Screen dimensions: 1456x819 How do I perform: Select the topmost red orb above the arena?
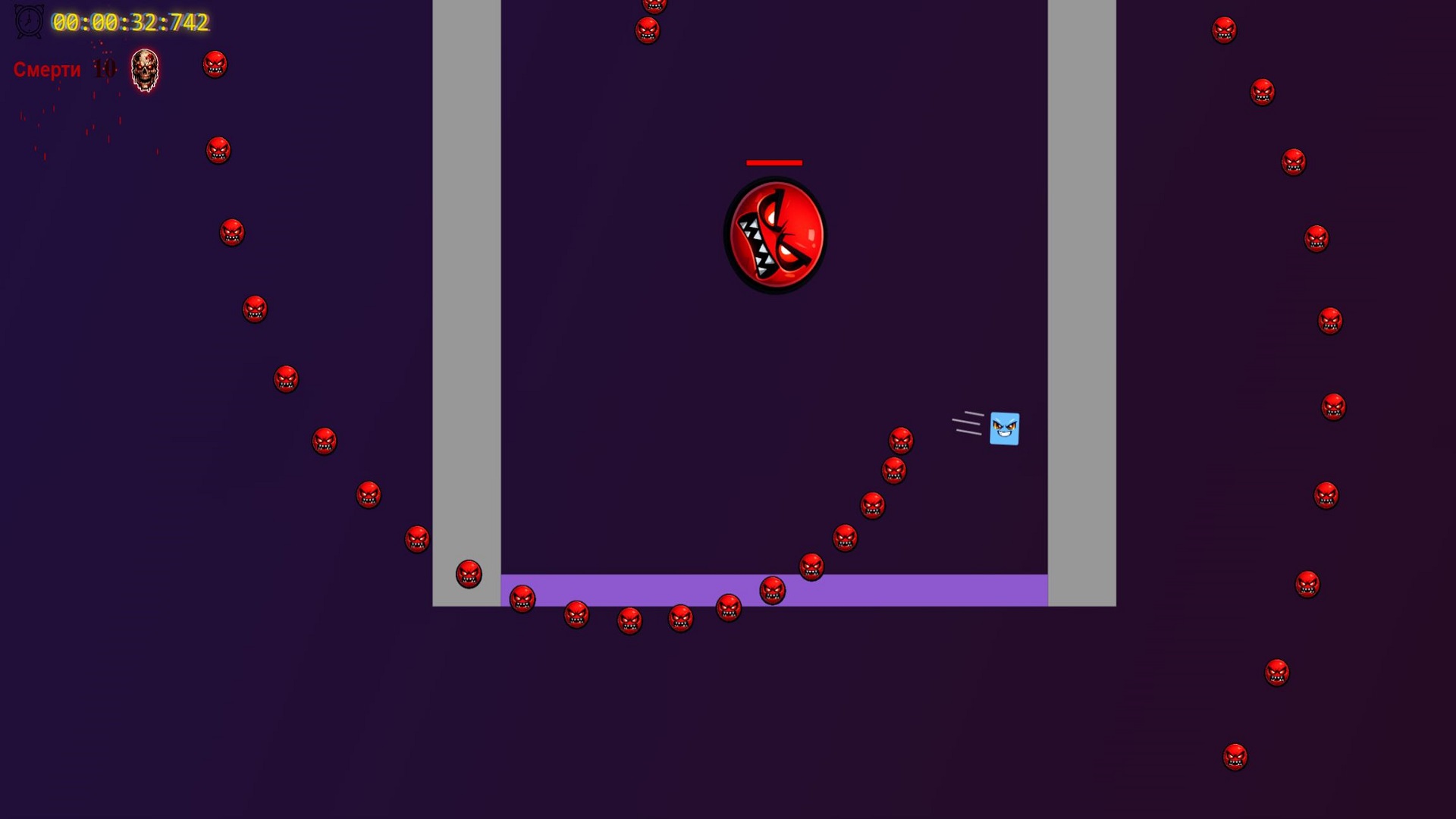tap(653, 6)
